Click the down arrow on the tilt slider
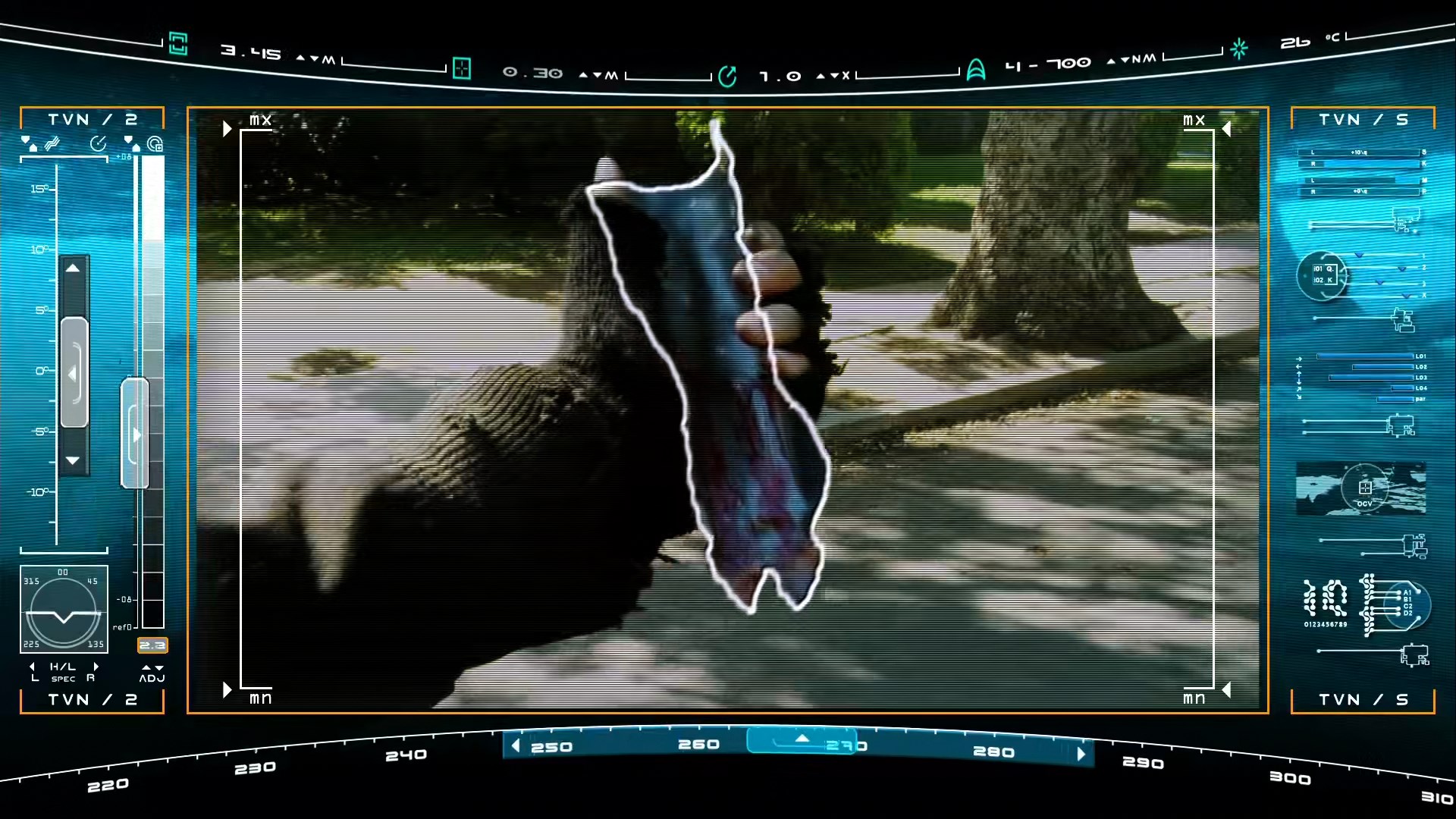The width and height of the screenshot is (1456, 819). click(73, 460)
